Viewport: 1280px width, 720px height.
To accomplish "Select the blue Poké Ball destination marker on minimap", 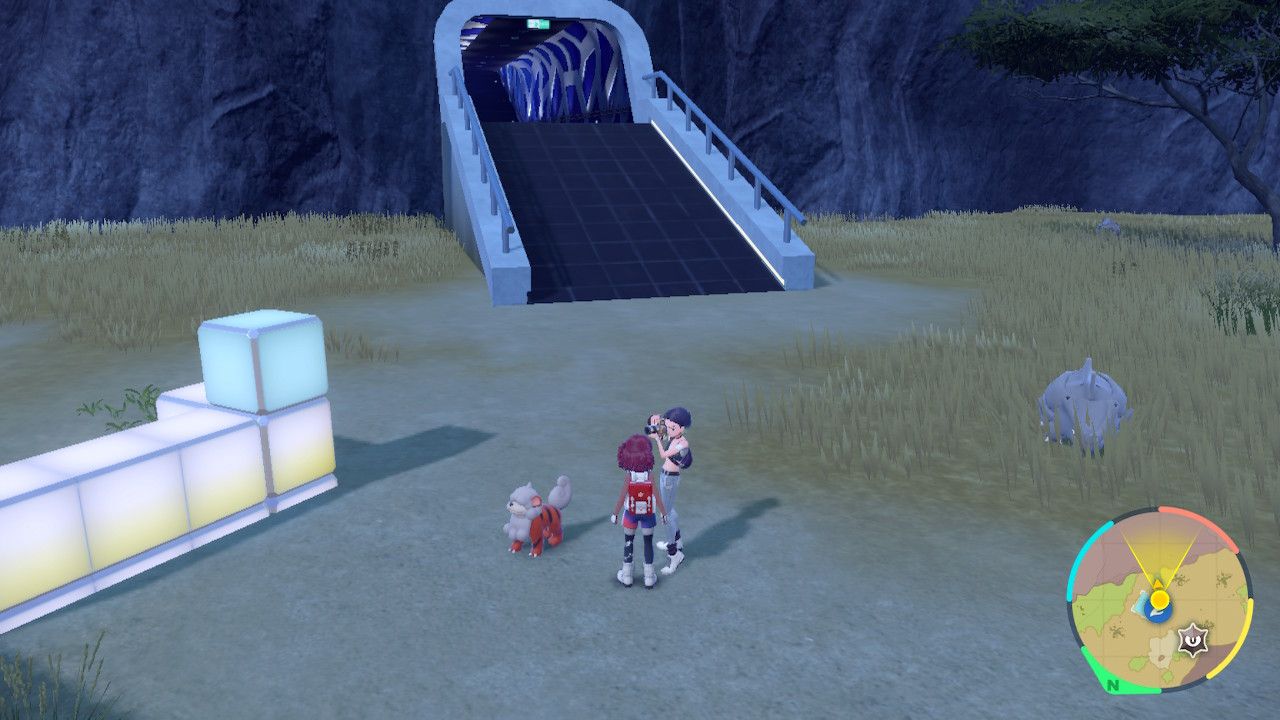I will coord(1157,616).
